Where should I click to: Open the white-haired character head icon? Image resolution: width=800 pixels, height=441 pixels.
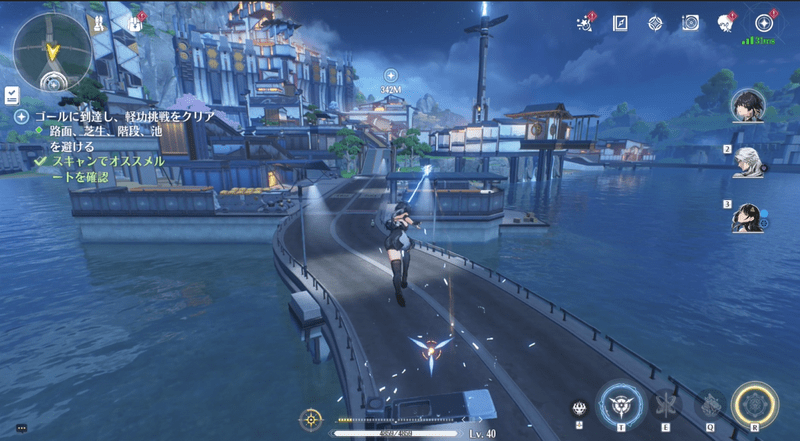[726, 23]
